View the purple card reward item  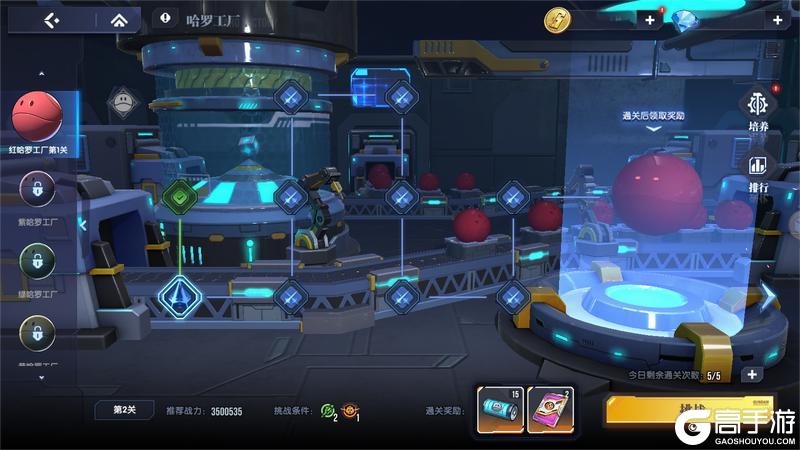tap(549, 410)
